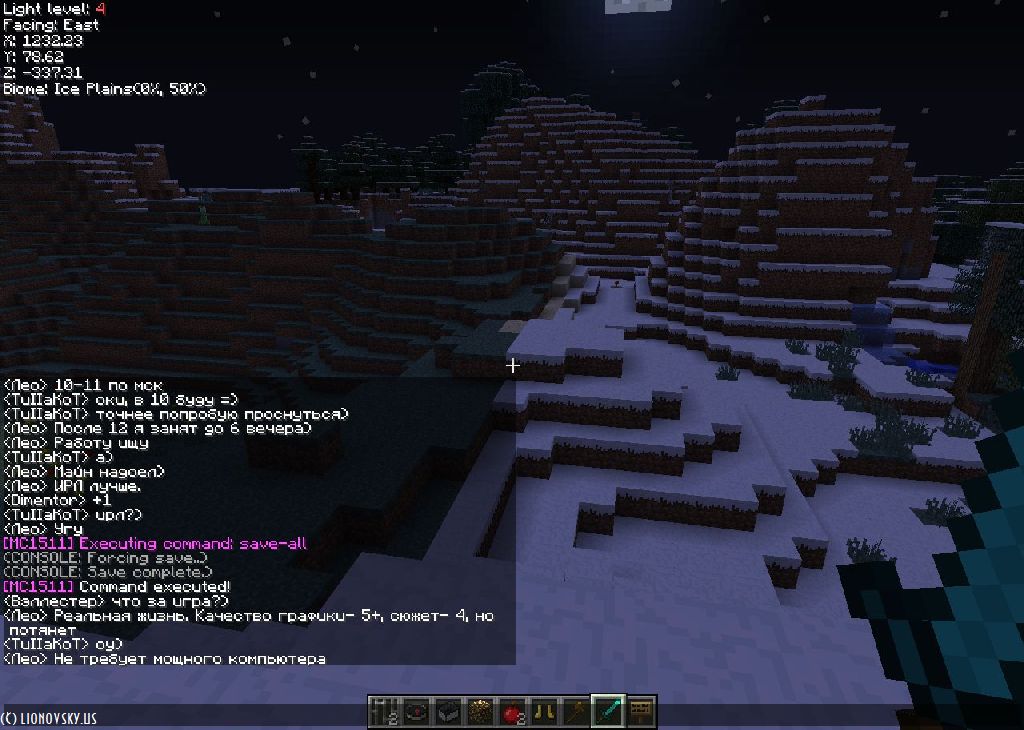Select the compass hotbar slot
Image resolution: width=1024 pixels, height=730 pixels.
tap(415, 711)
